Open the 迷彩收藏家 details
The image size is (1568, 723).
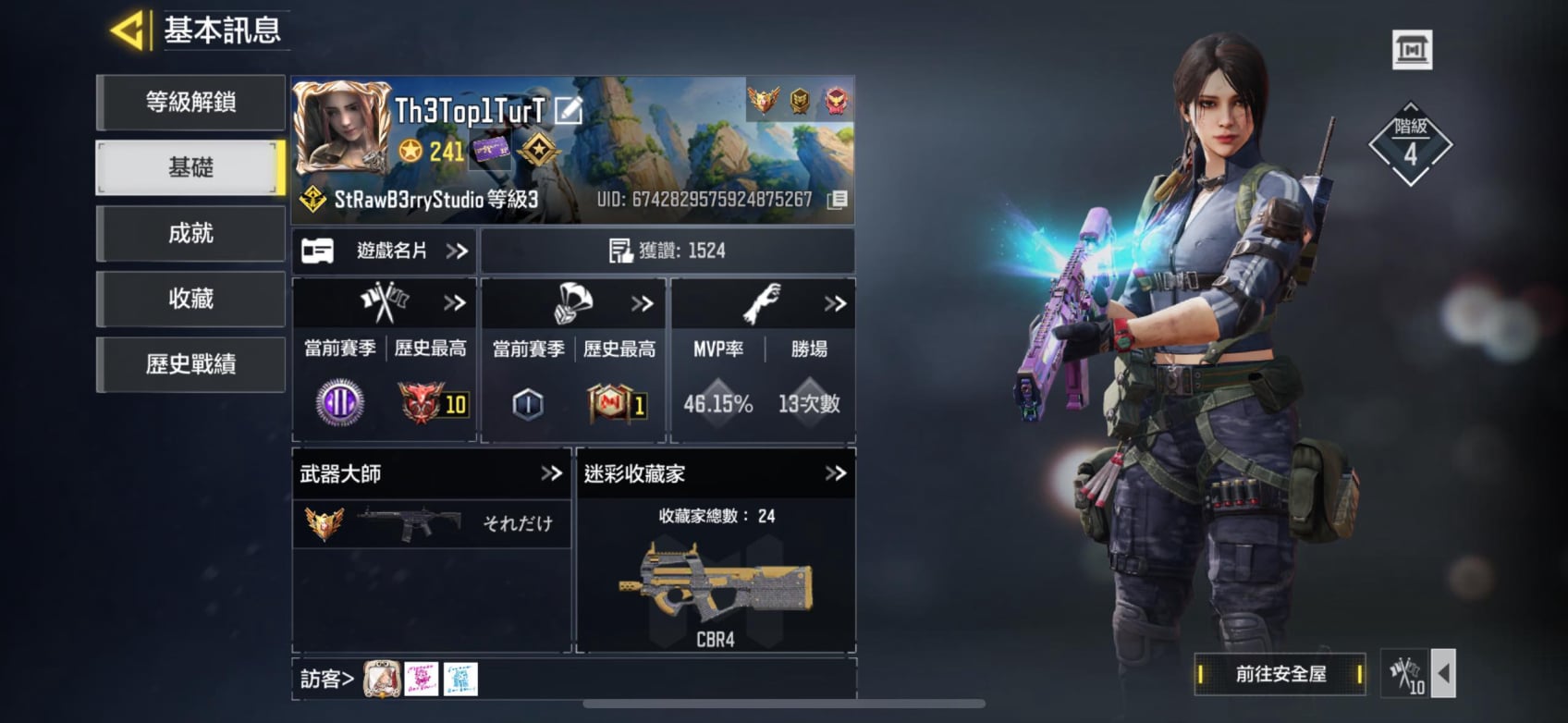835,473
